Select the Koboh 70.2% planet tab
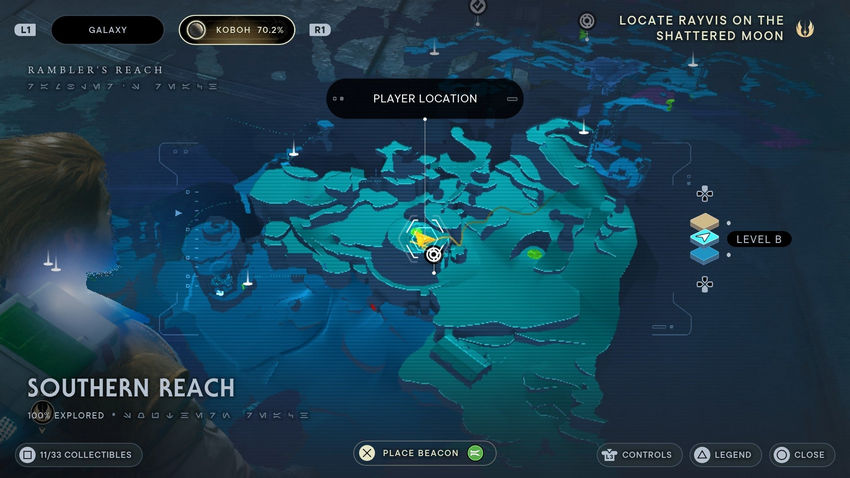Screen dimensions: 850x478 (x=237, y=30)
